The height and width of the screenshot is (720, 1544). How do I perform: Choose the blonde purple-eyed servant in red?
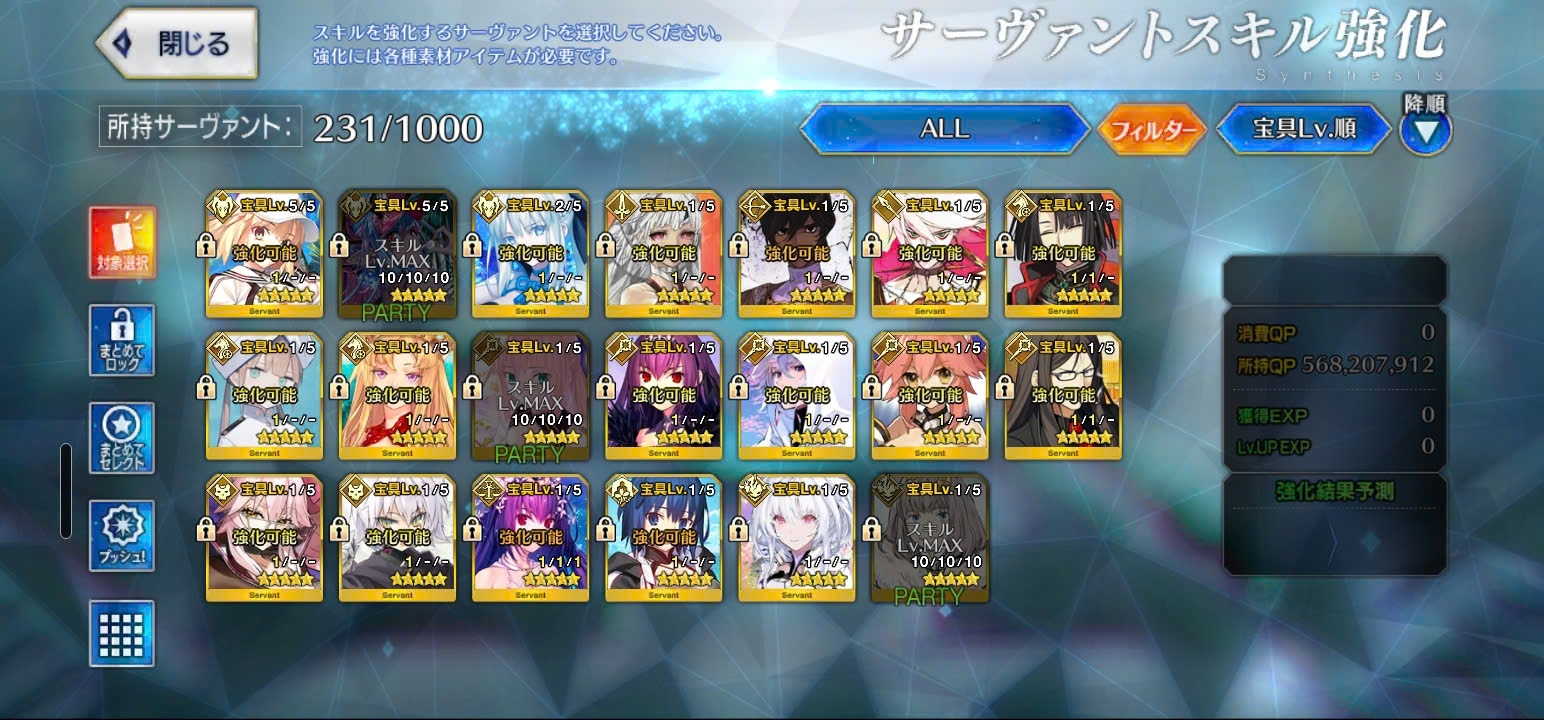397,396
